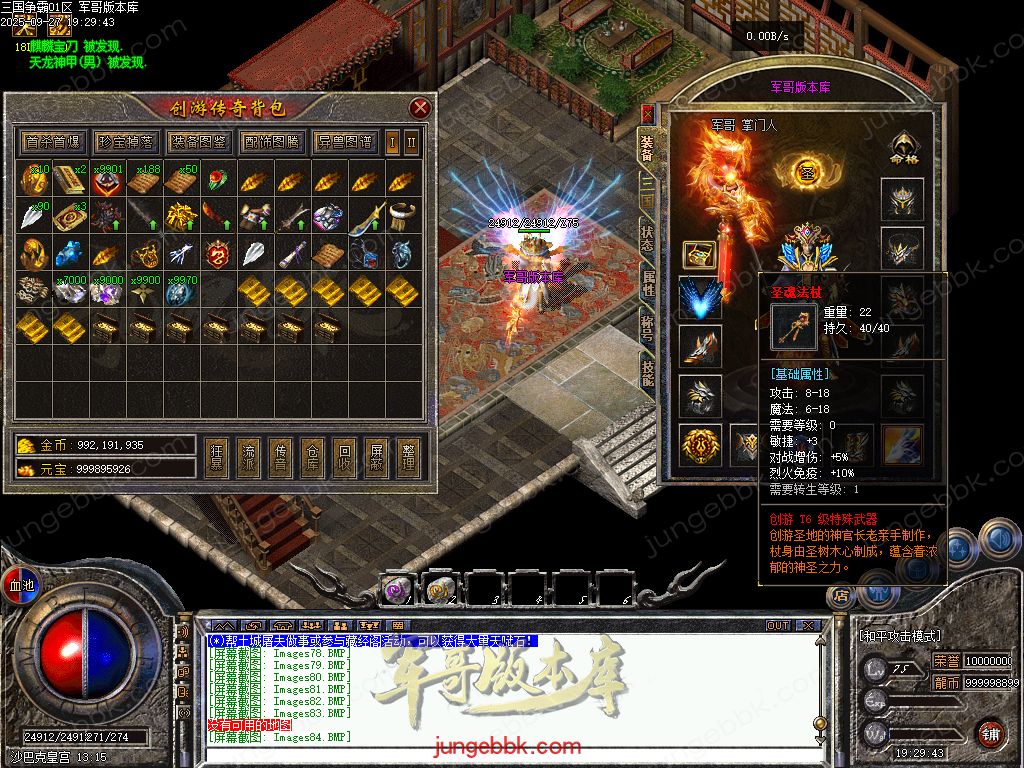Open the 流派 button in the bag
Screen dimensions: 1024x768
click(x=247, y=458)
